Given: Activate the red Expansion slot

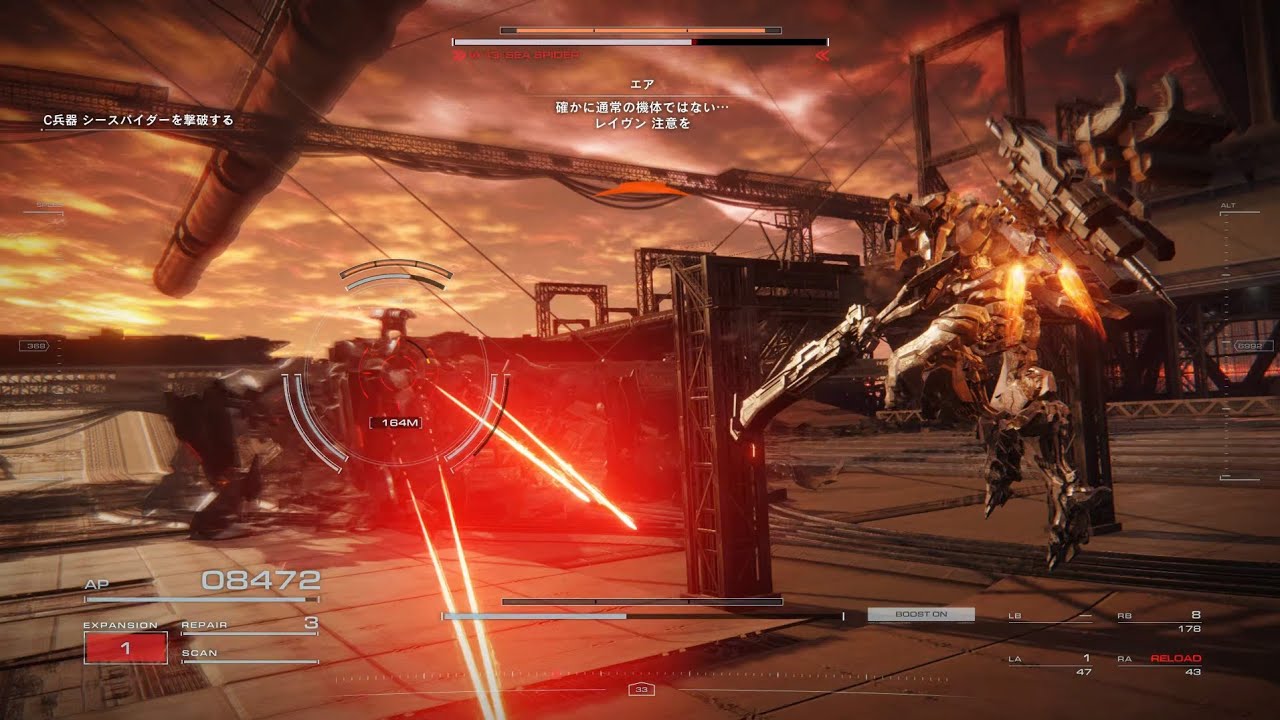Looking at the screenshot, I should (x=126, y=648).
